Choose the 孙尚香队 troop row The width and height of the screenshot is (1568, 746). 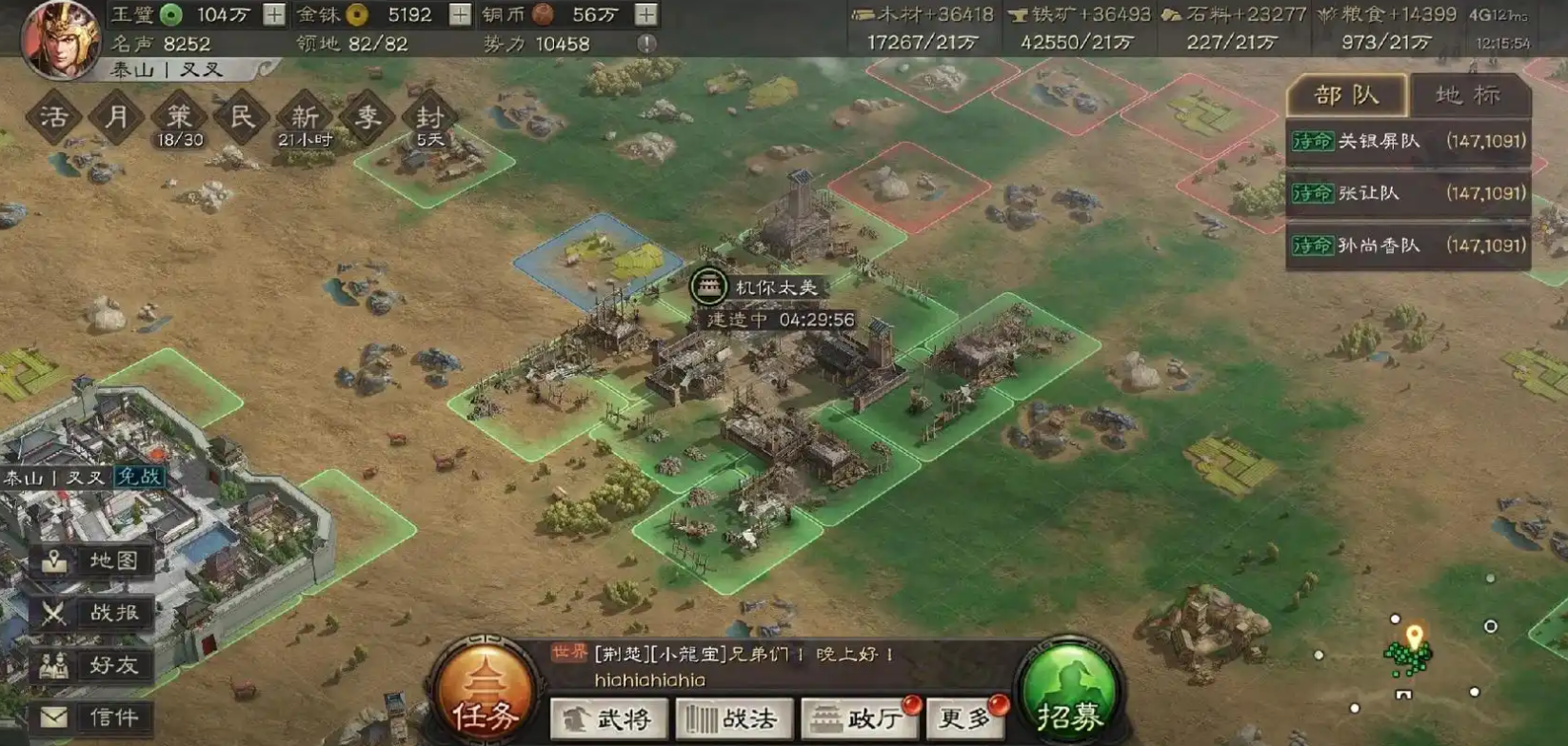click(x=1407, y=245)
